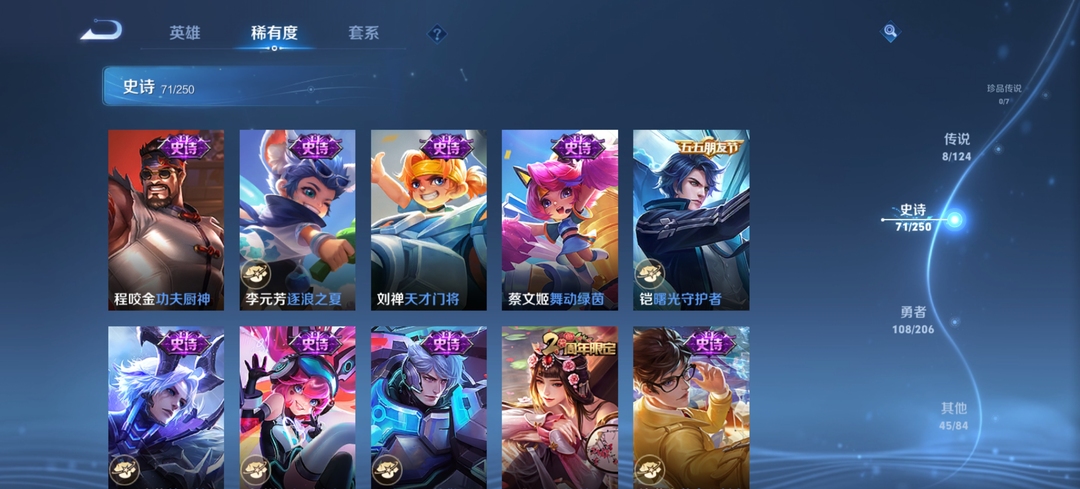The image size is (1080, 489).
Task: View the 蔡文姬 舞动绿茵 skin card
Action: coord(559,220)
